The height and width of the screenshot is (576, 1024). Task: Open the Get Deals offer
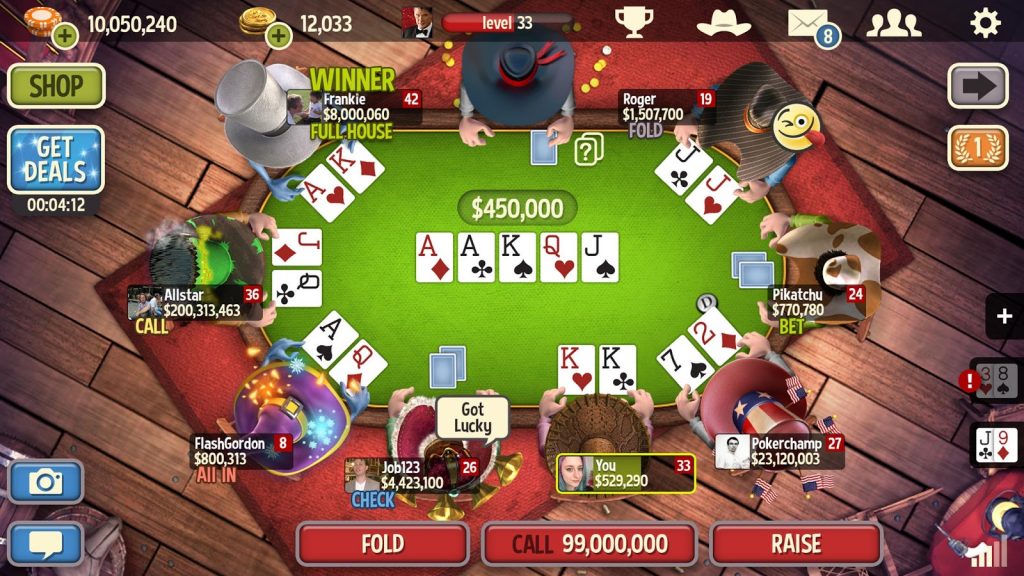coord(56,160)
